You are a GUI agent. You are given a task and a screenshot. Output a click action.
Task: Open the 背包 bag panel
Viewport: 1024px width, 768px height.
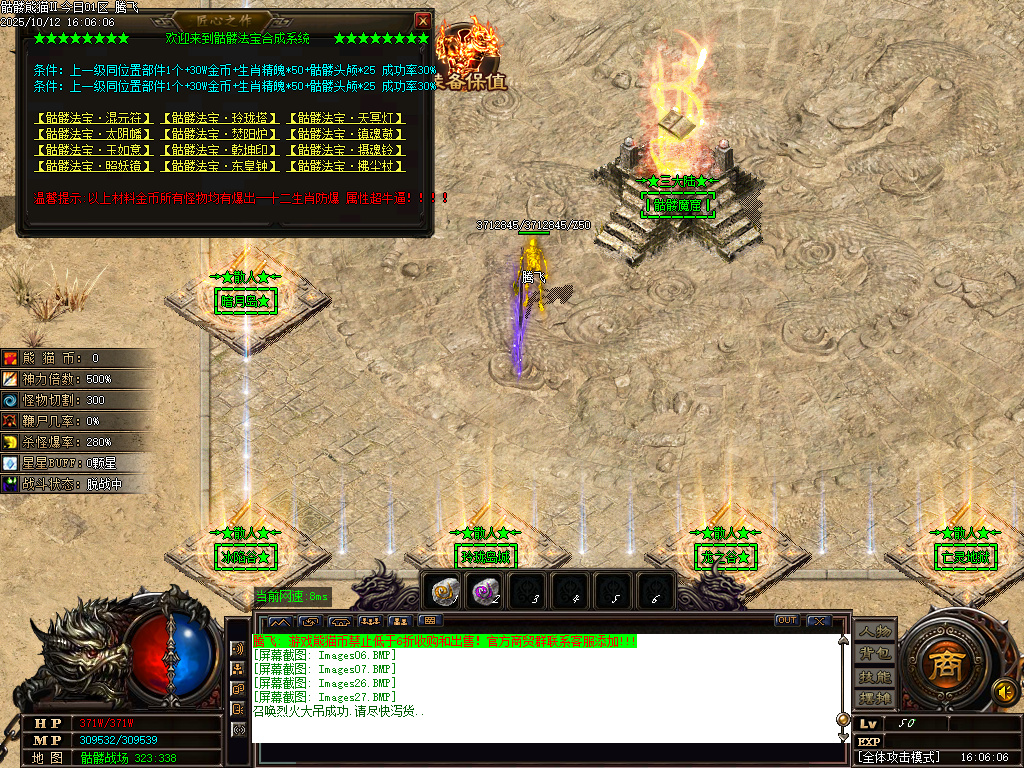[874, 653]
